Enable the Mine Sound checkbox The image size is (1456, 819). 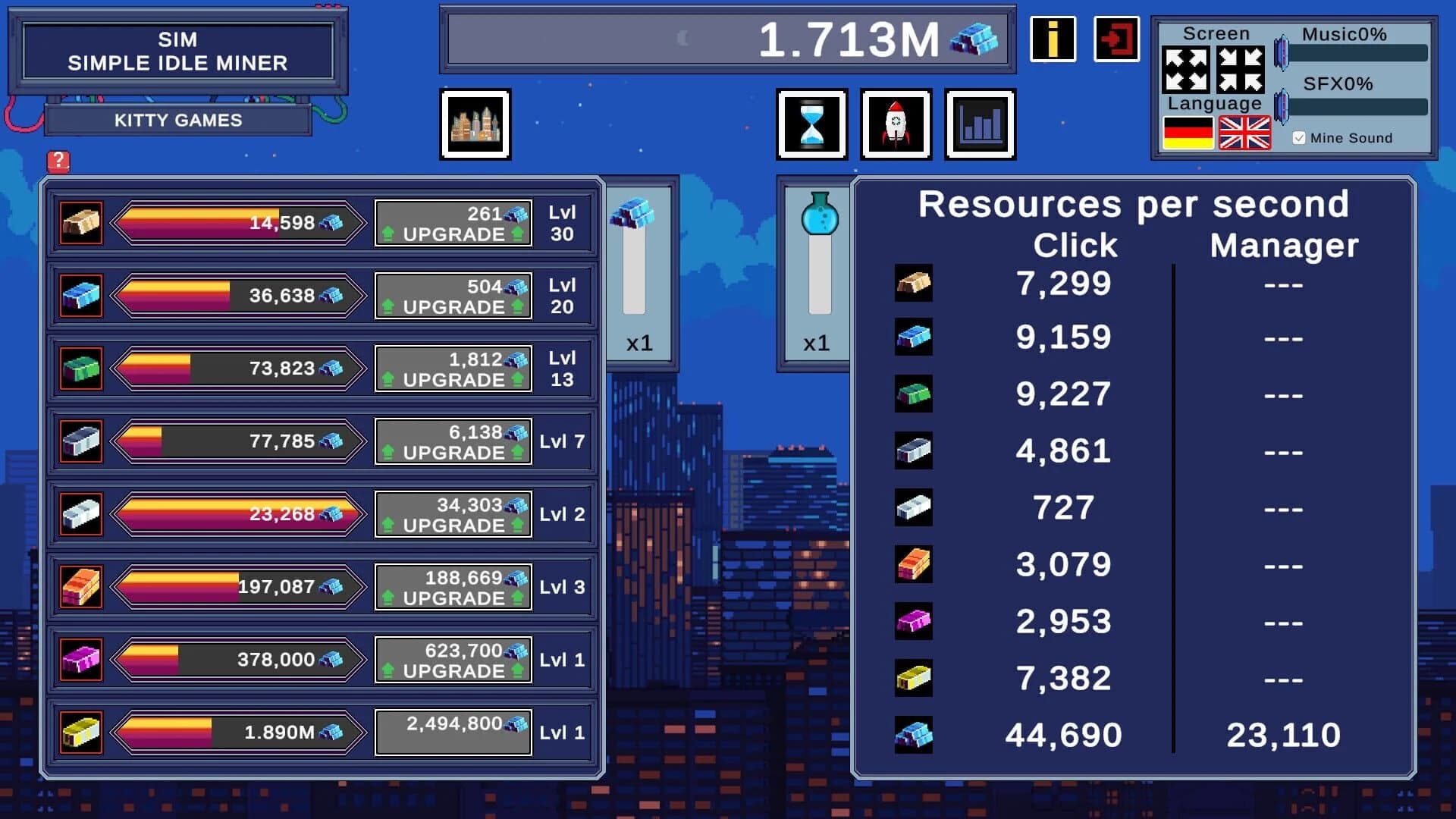point(1299,137)
